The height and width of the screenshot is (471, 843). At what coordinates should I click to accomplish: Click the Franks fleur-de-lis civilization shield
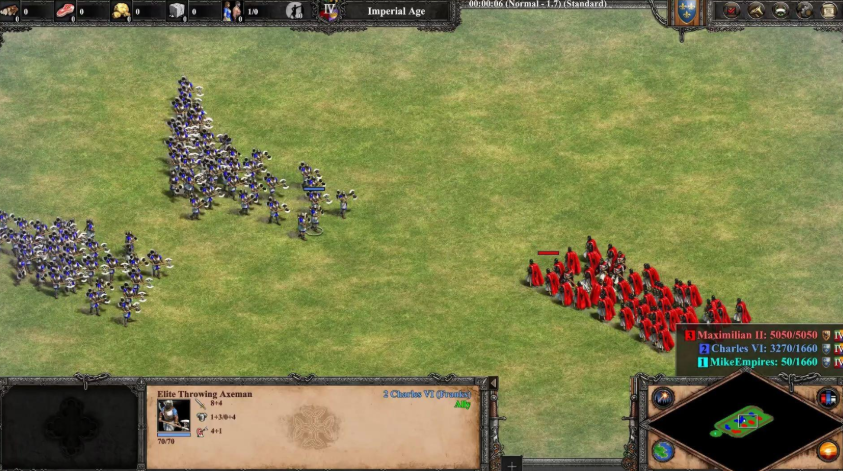tap(687, 11)
